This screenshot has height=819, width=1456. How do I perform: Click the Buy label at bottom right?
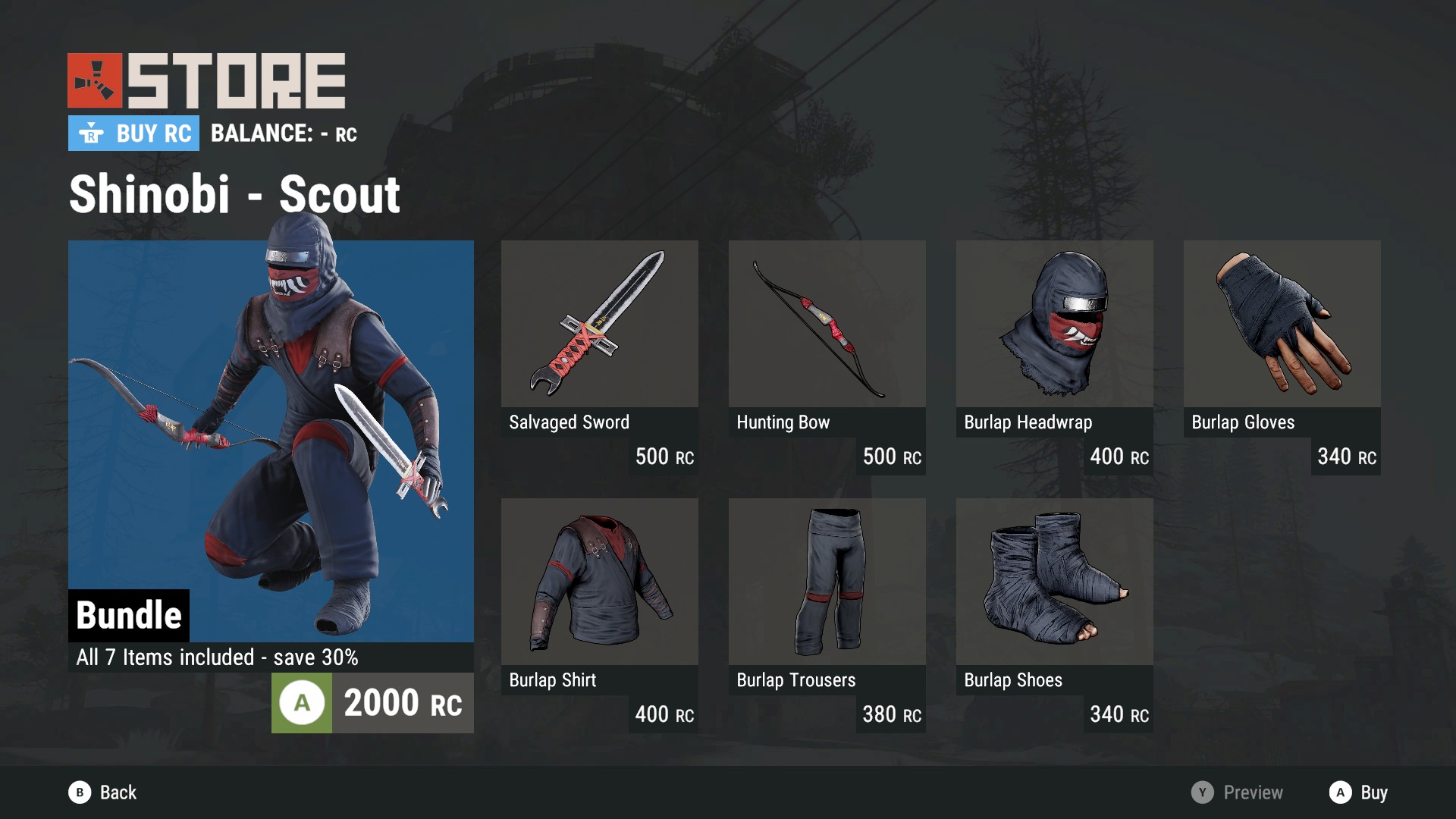coord(1374,794)
